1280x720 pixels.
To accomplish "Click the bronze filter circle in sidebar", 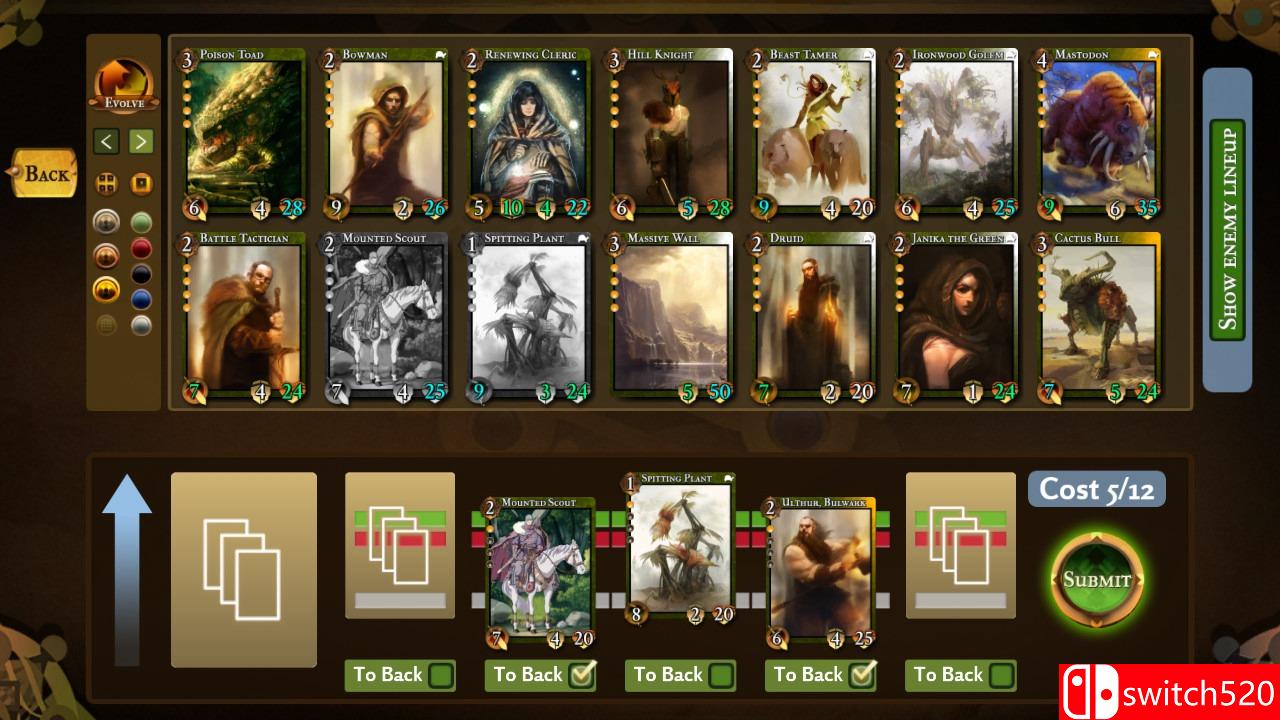I will pyautogui.click(x=106, y=252).
